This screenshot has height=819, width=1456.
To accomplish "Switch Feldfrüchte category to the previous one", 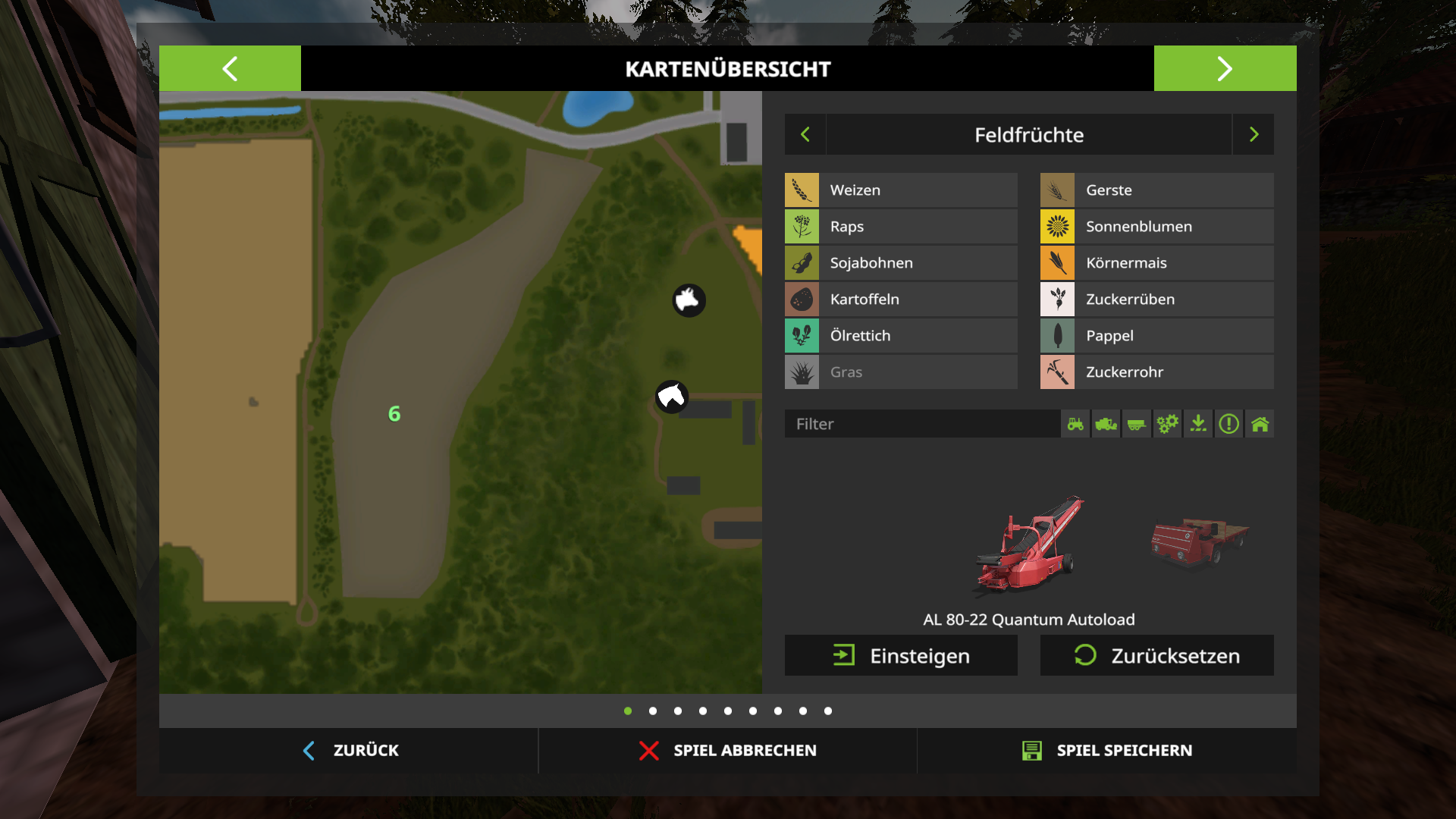I will [x=805, y=135].
